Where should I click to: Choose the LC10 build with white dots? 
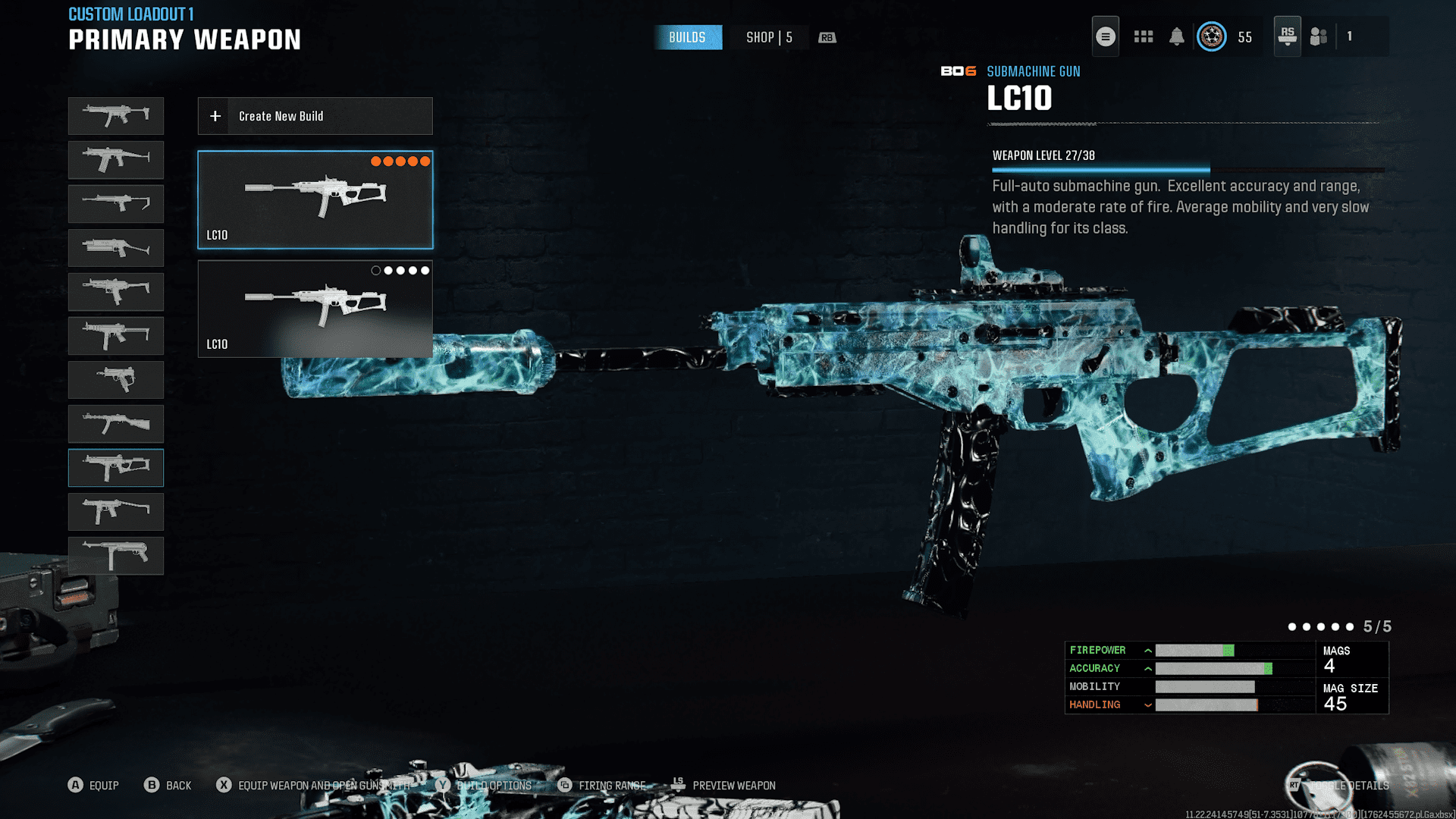[315, 309]
